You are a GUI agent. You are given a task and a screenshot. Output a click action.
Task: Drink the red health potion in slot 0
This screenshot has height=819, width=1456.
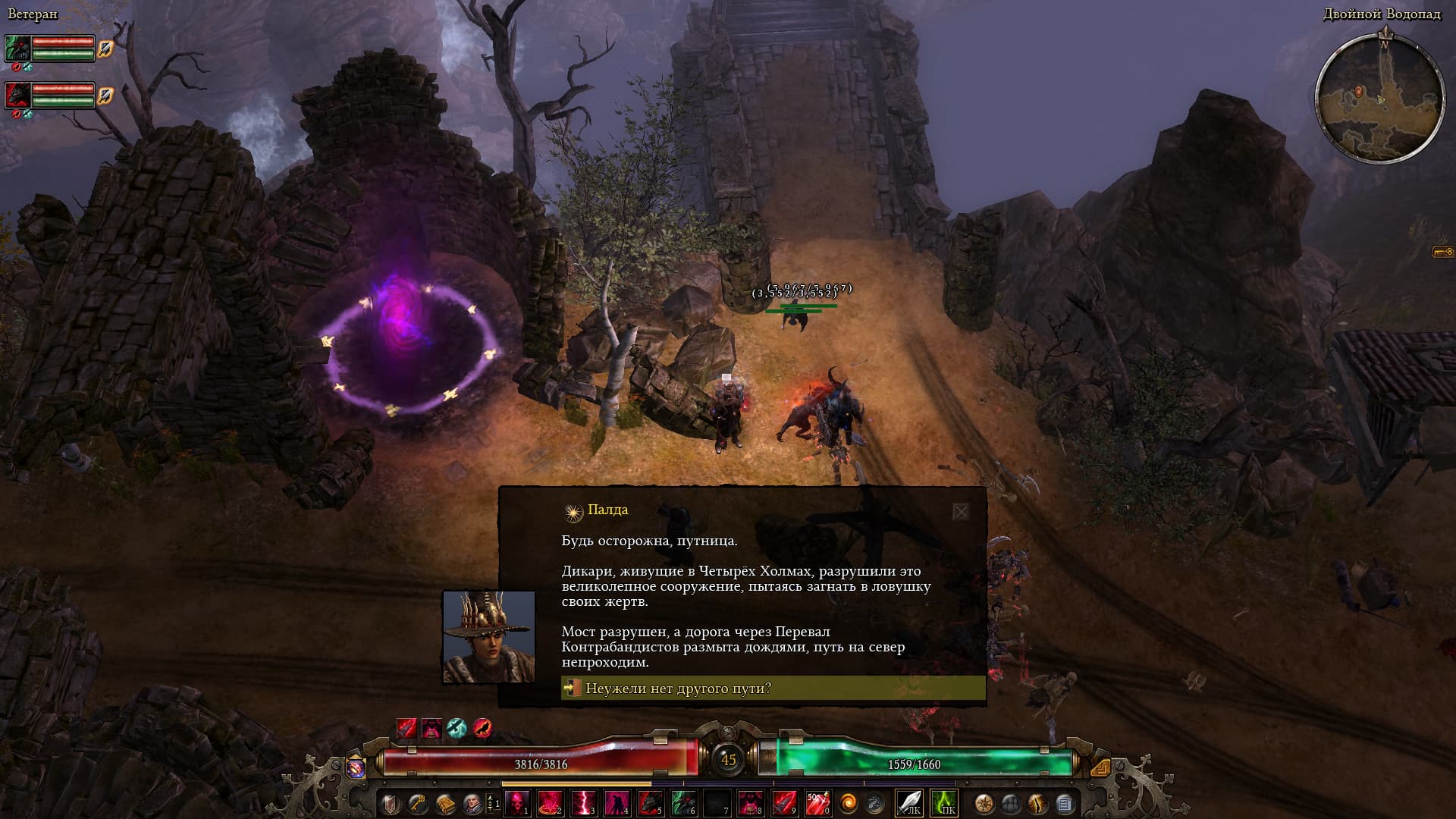[x=817, y=802]
